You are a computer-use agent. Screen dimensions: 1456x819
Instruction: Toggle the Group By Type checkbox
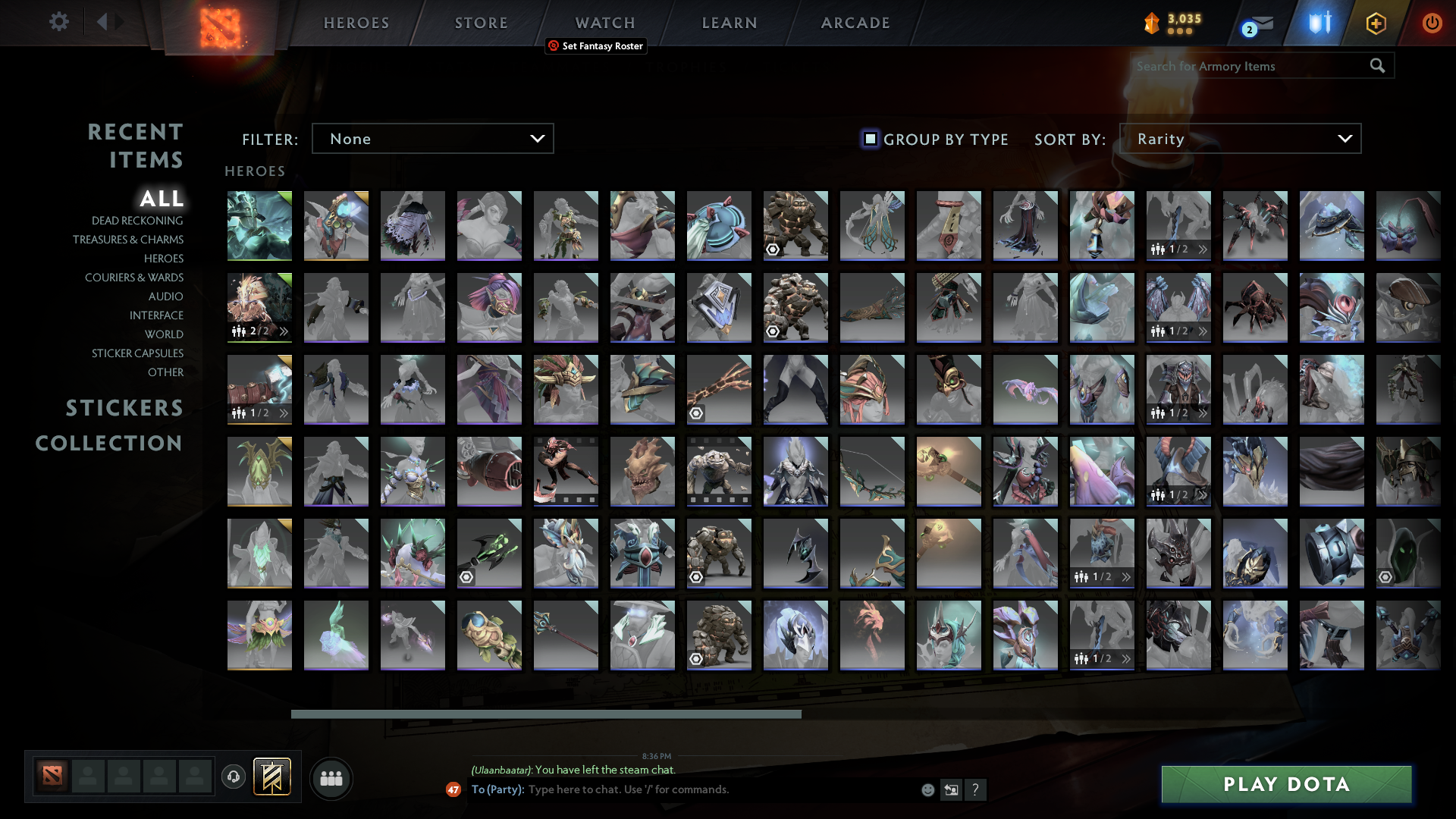point(869,139)
